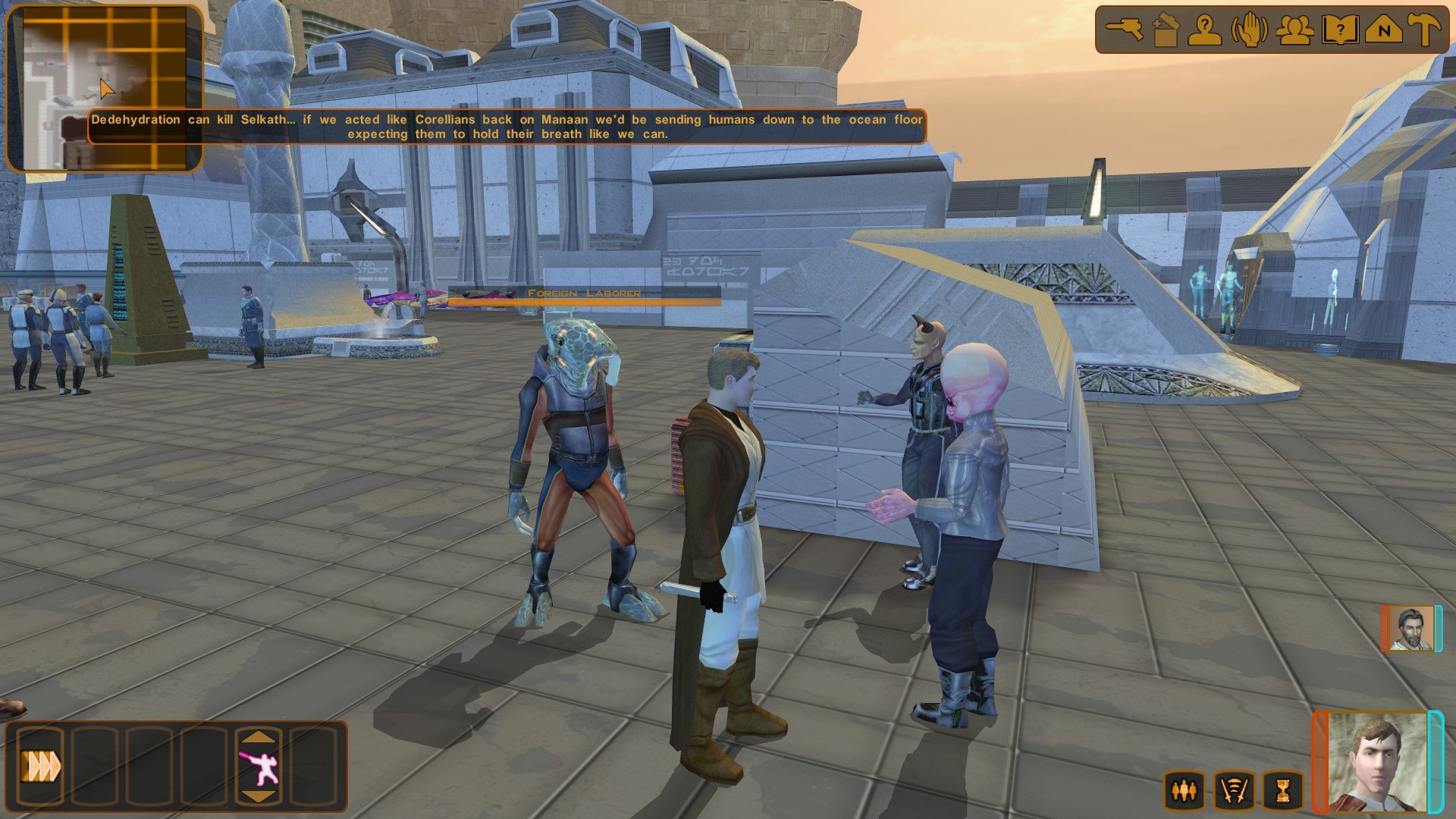Open the inventory box icon
1456x819 pixels.
pos(1165,30)
